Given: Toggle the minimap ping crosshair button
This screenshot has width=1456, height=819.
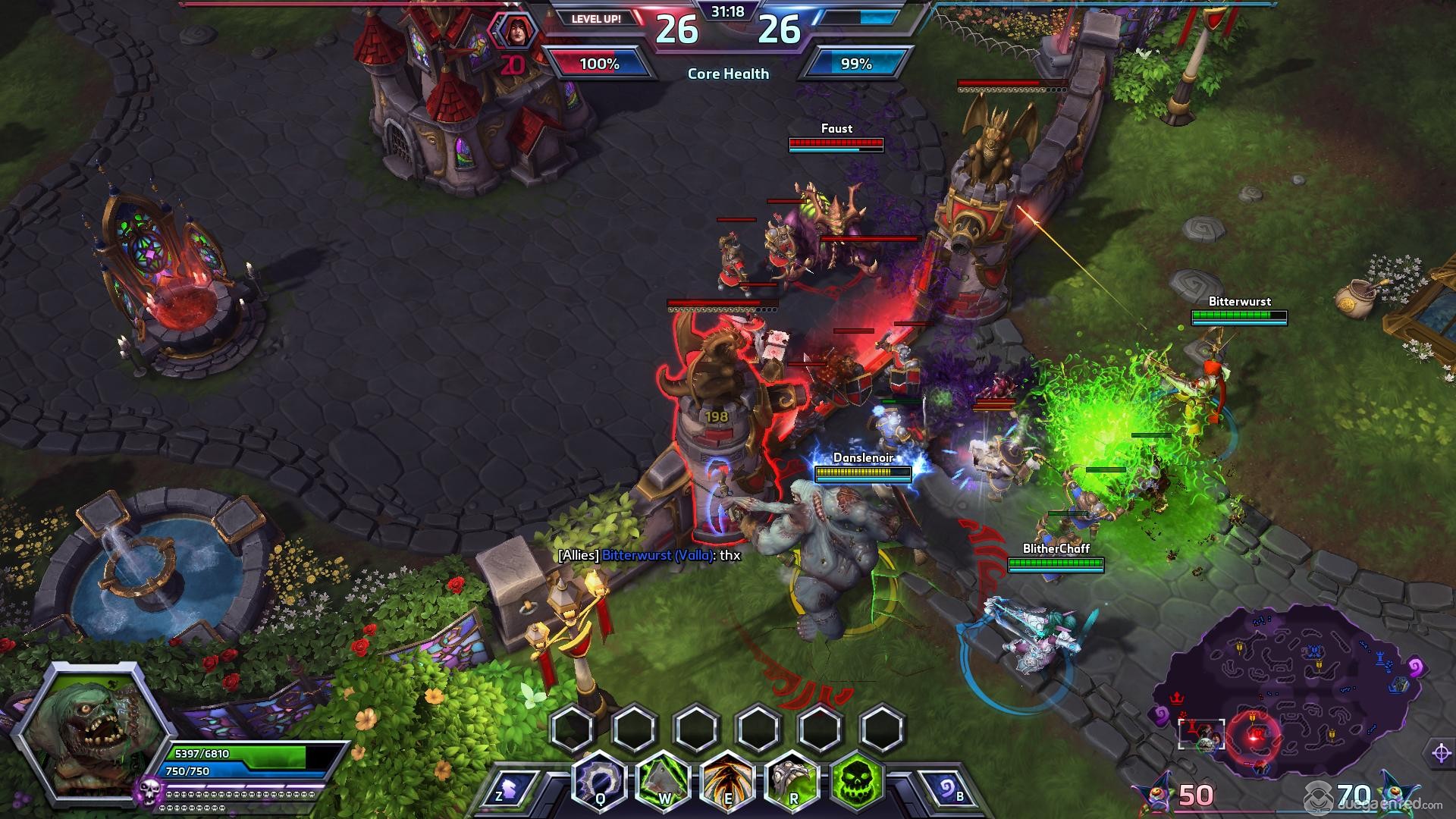Looking at the screenshot, I should [1441, 753].
